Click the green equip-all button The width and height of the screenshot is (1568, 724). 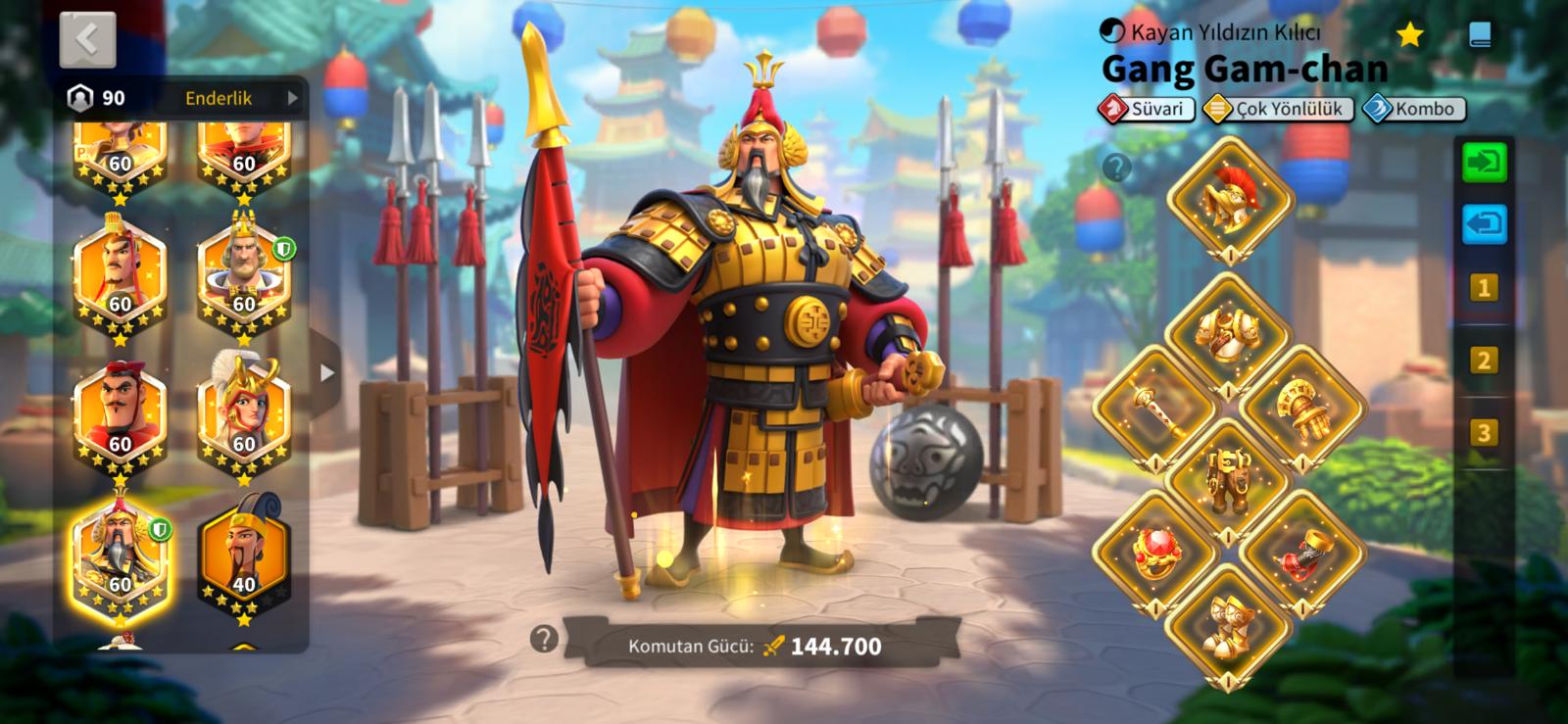coord(1483,162)
